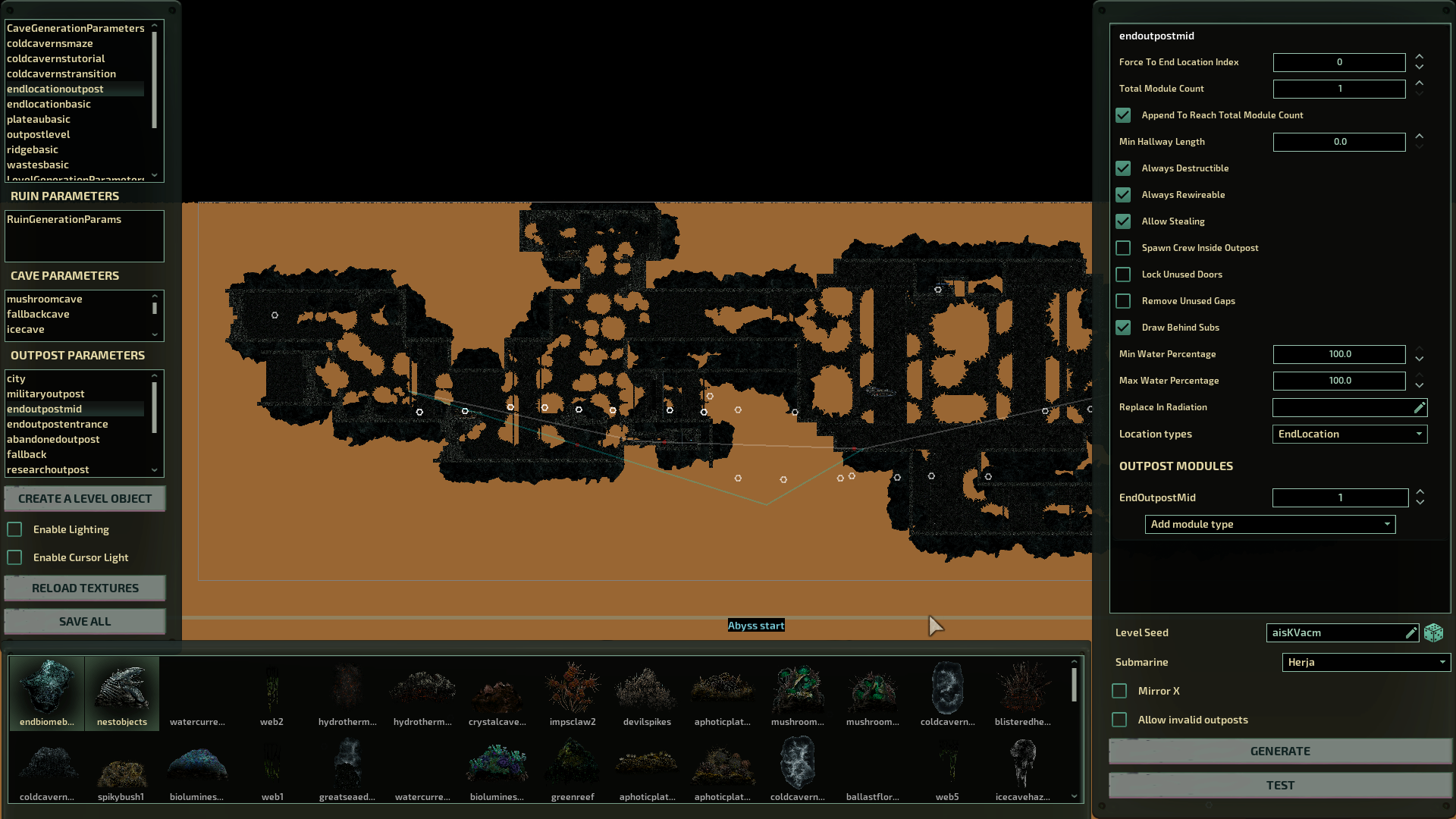Select the spikybush1 prefab icon
The width and height of the screenshot is (1456, 819).
pos(121,764)
